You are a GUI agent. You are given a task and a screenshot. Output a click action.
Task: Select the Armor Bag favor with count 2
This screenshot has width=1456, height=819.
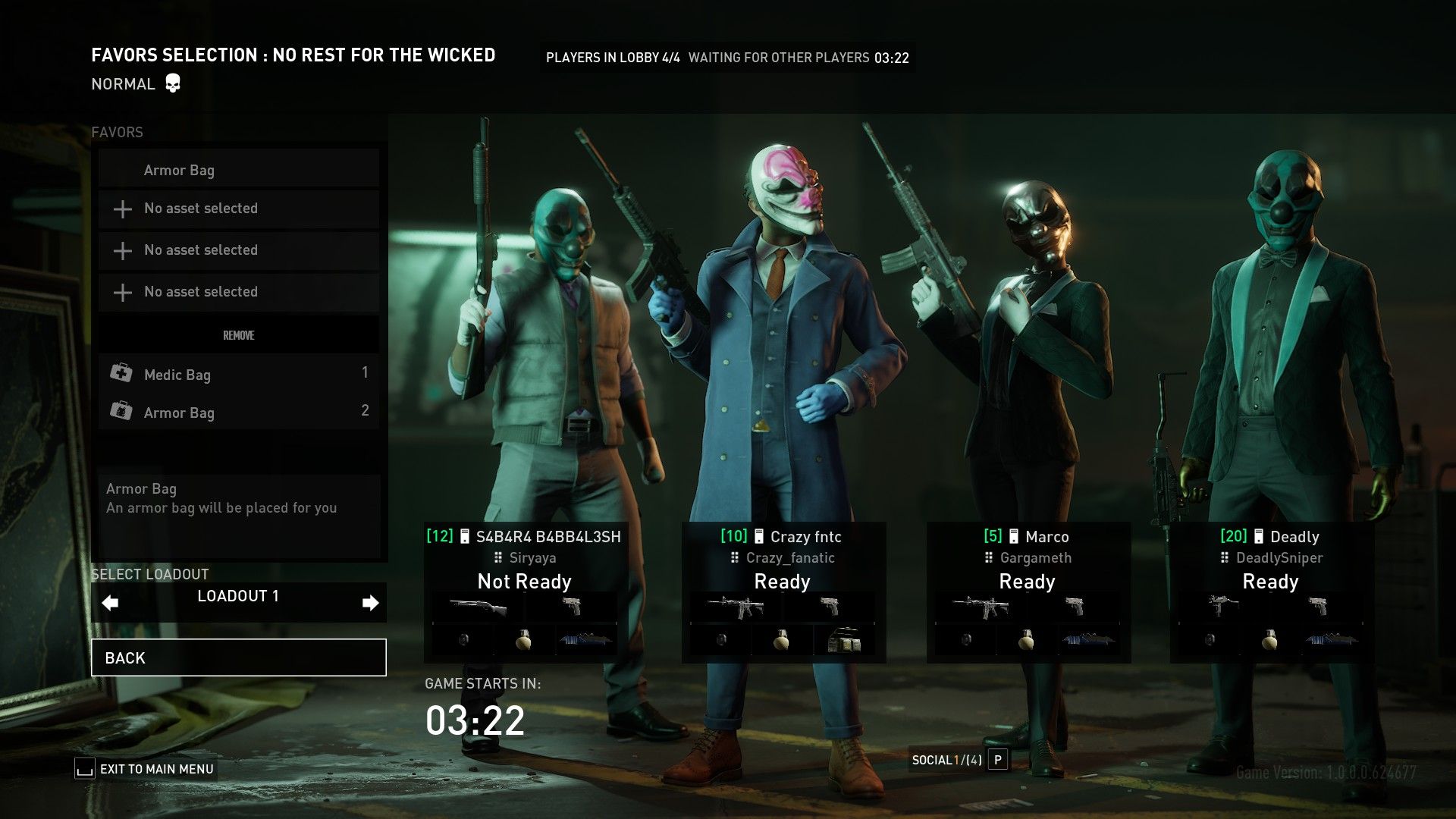tap(238, 412)
